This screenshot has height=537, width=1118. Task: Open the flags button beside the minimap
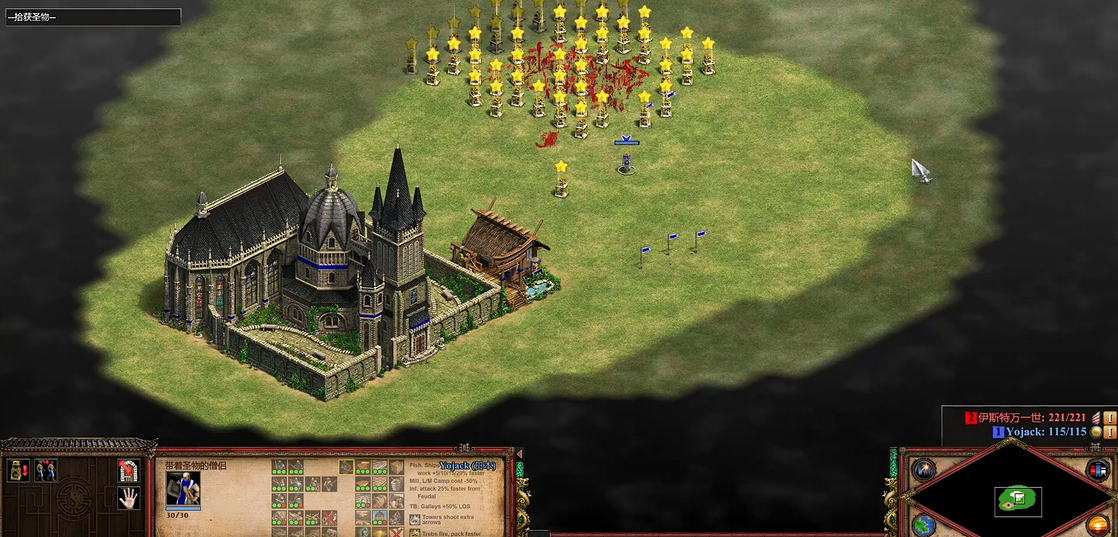click(x=1097, y=469)
